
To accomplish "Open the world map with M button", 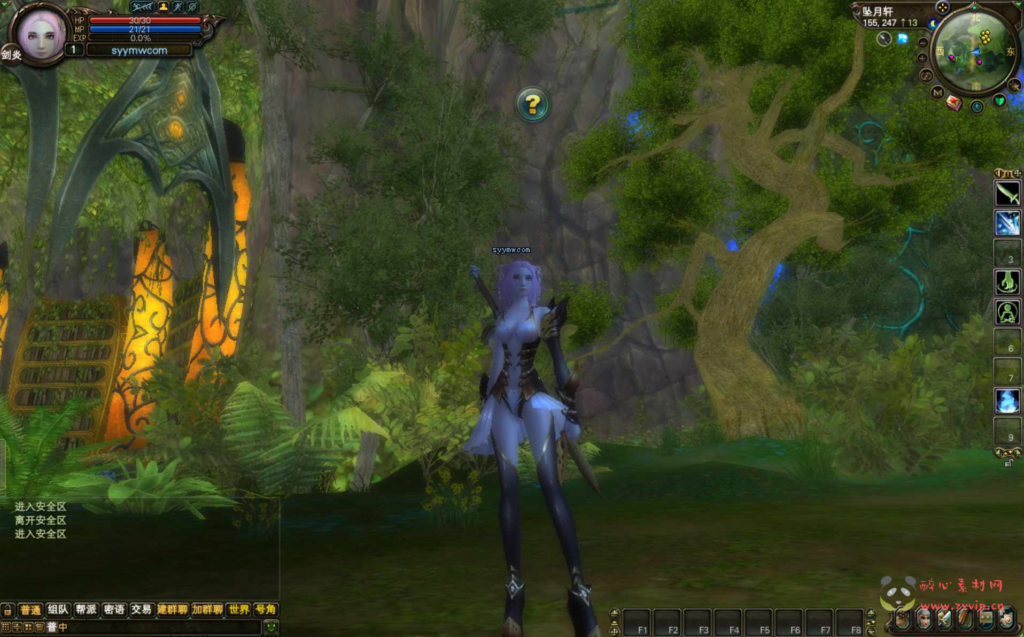I will tap(938, 92).
